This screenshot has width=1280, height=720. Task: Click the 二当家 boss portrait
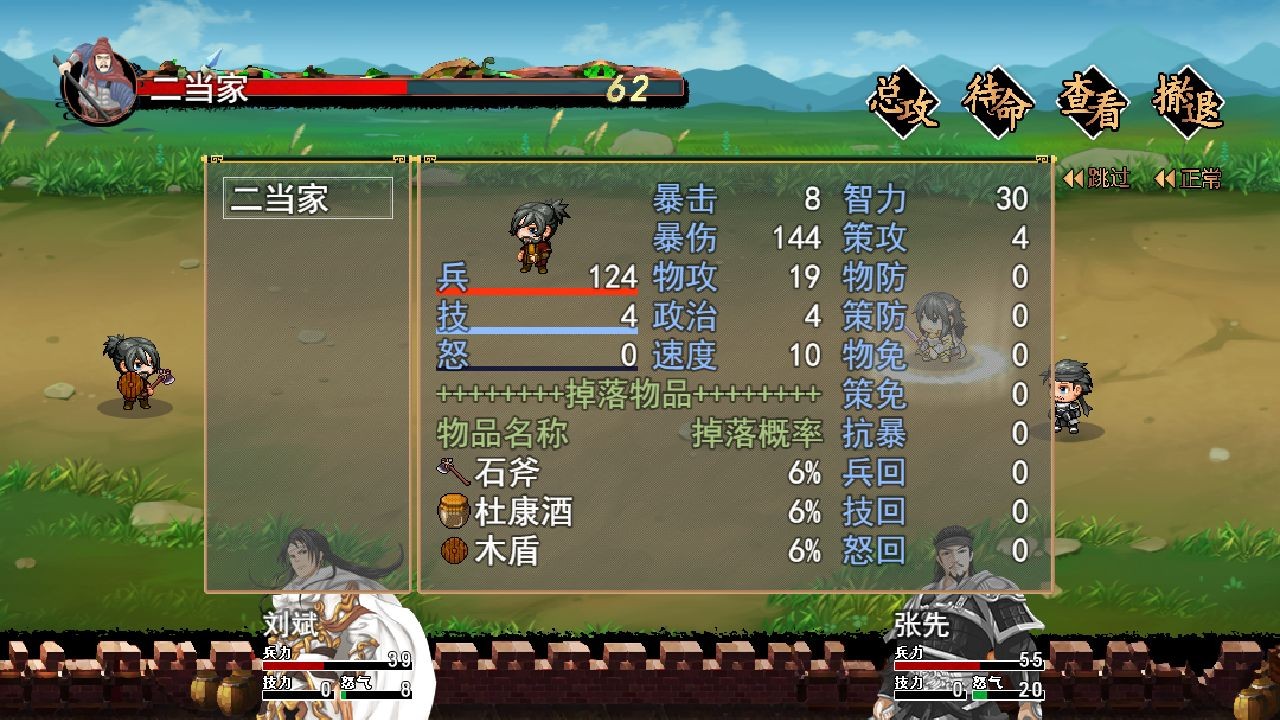coord(99,82)
